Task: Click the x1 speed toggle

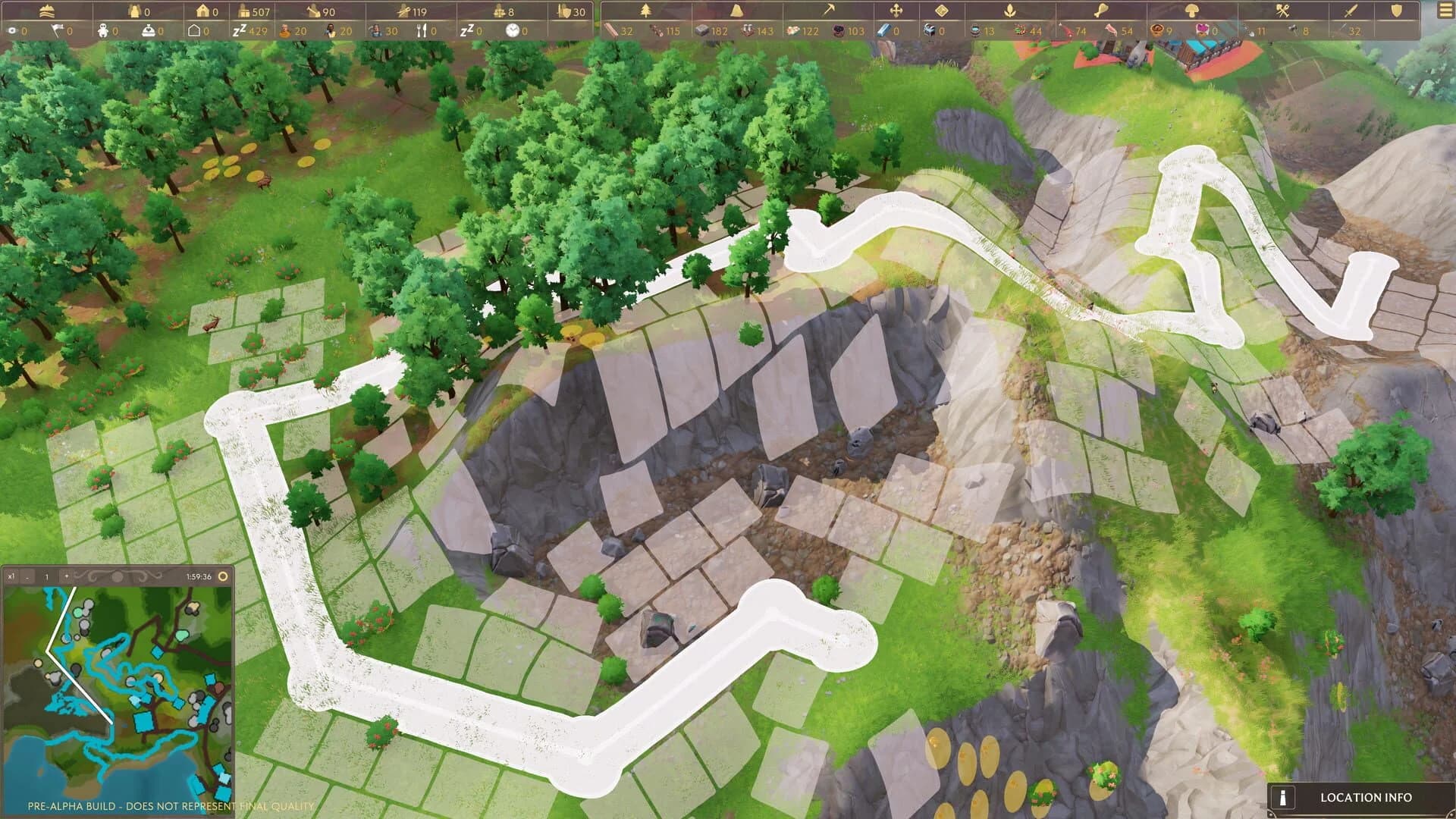Action: coord(12,576)
